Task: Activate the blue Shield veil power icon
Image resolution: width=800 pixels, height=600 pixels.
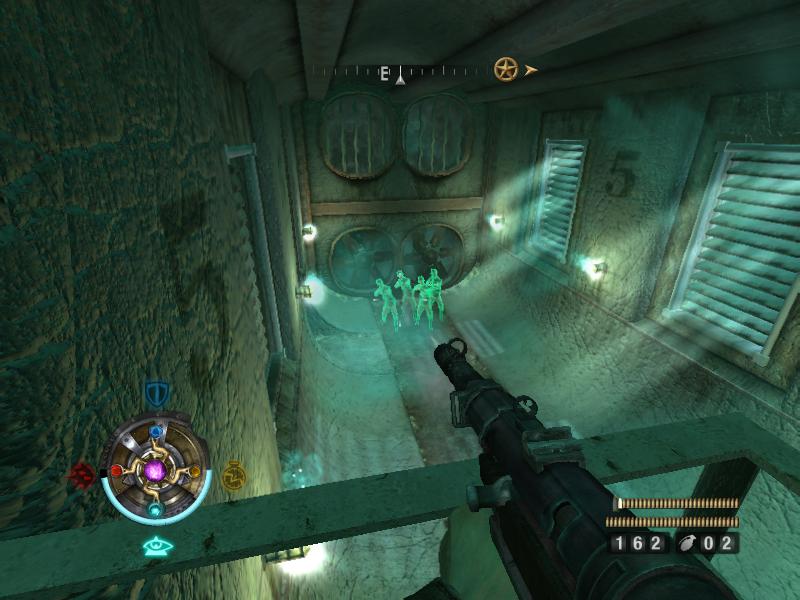Action: point(155,392)
